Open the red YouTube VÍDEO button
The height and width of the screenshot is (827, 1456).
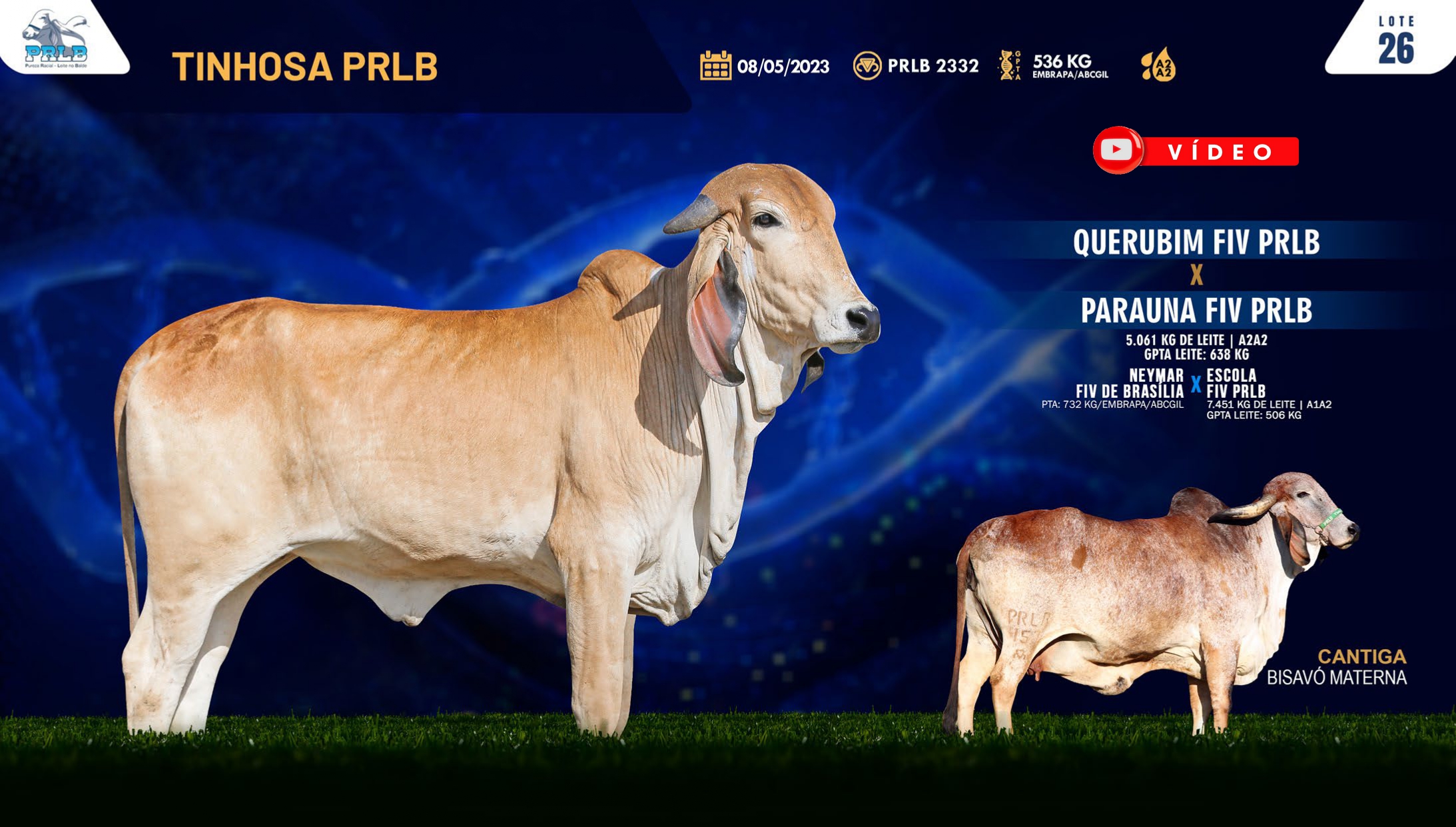[1196, 151]
